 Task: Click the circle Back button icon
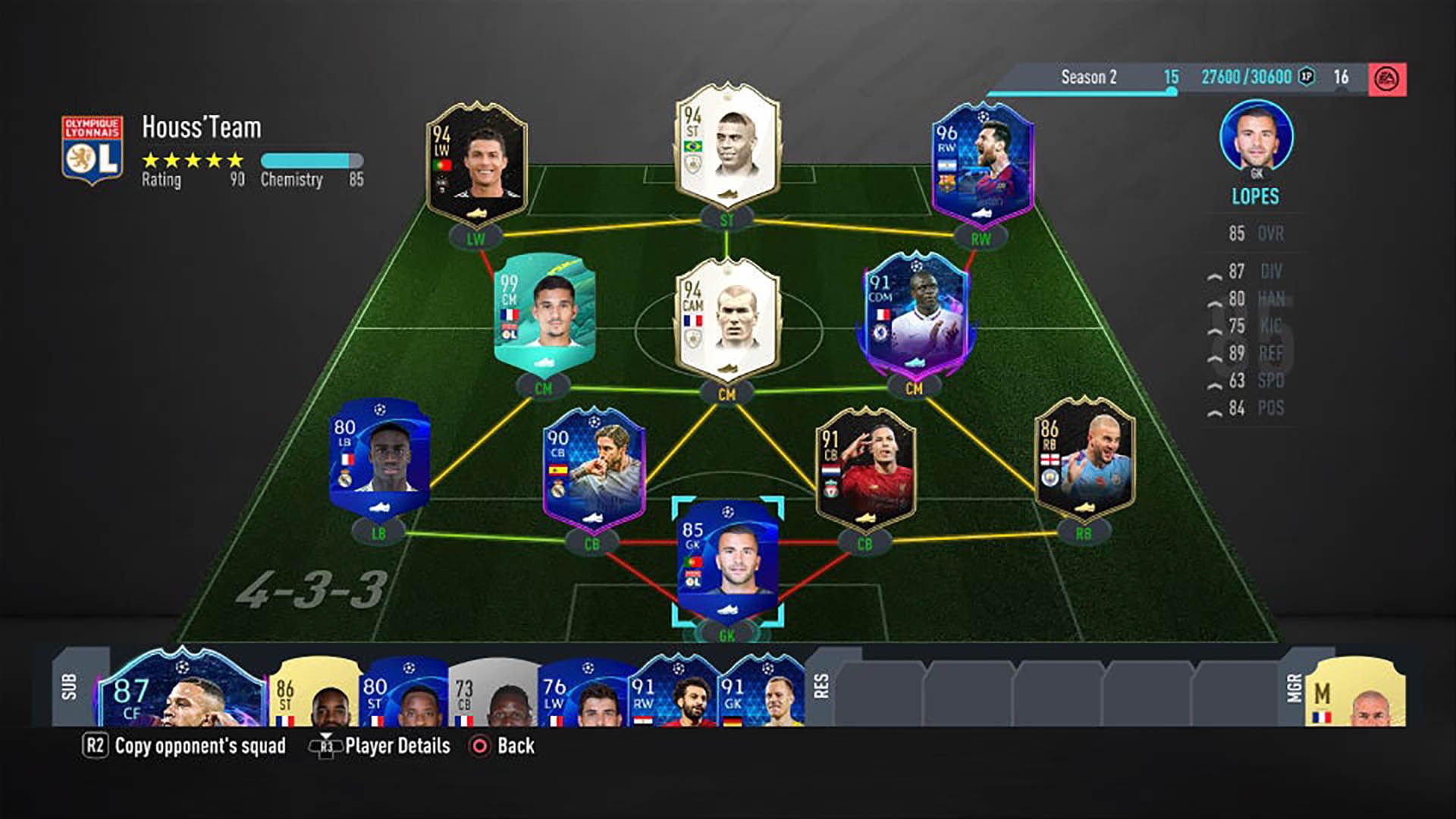coord(479,746)
